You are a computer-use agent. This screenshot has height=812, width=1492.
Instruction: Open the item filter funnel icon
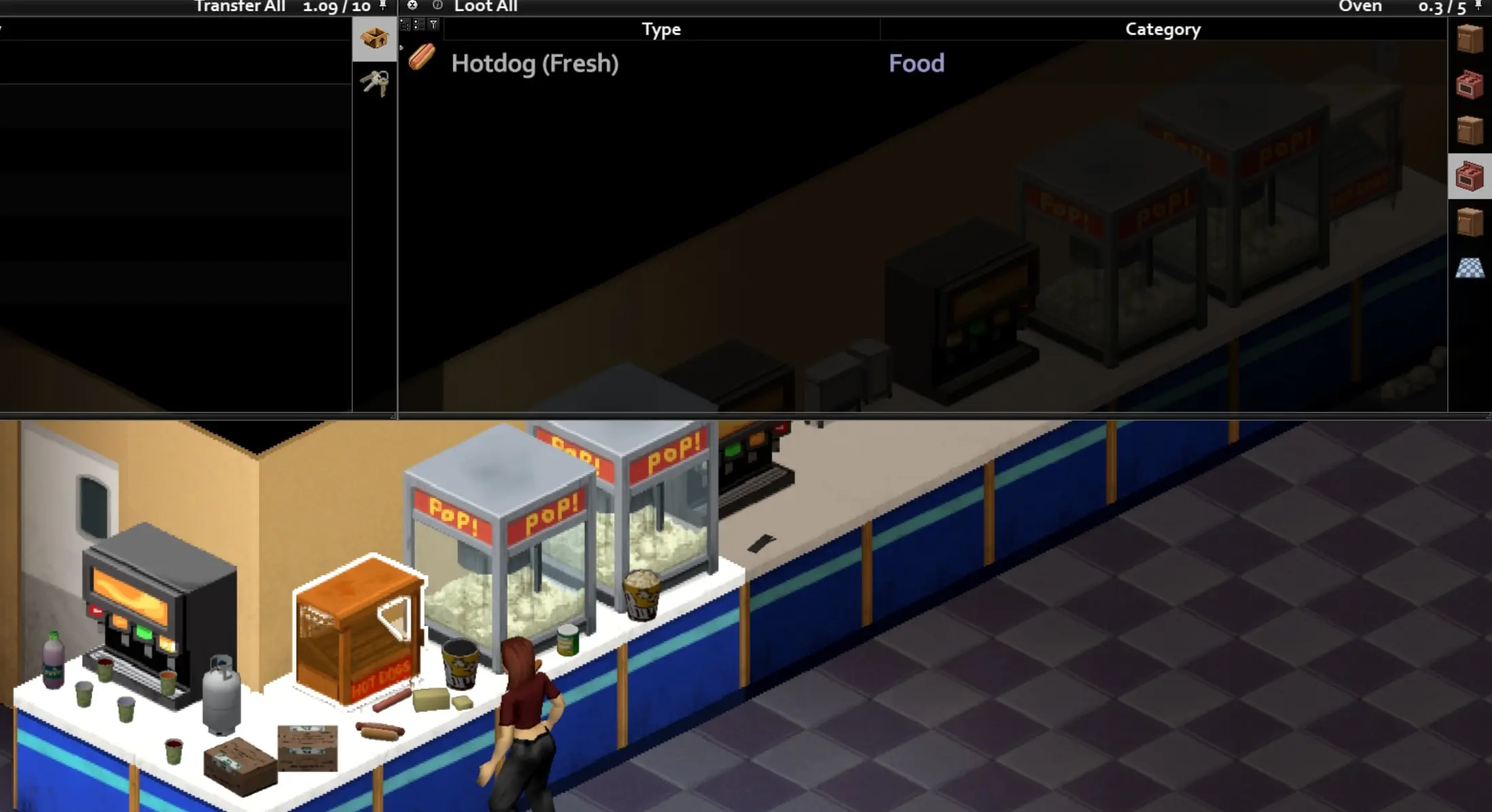[x=433, y=25]
